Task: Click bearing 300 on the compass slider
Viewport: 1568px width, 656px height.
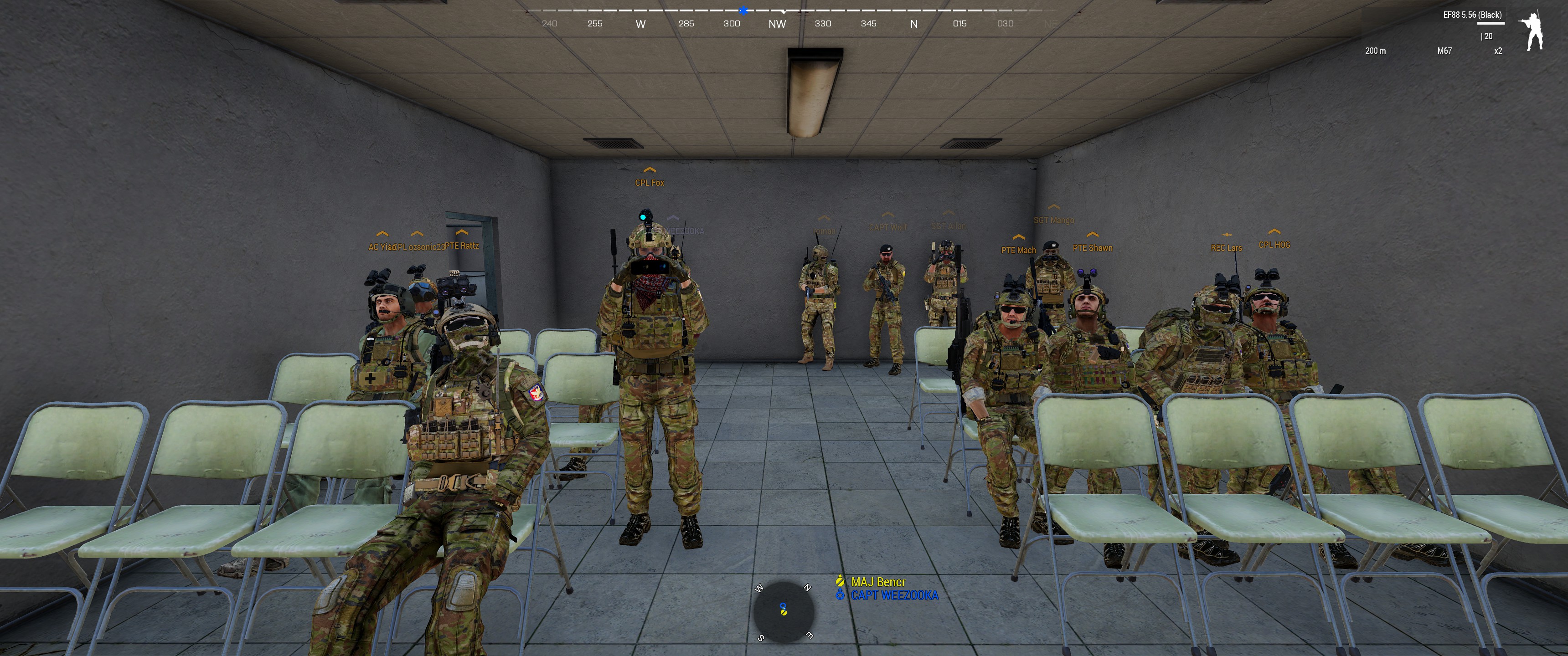Action: tap(732, 23)
